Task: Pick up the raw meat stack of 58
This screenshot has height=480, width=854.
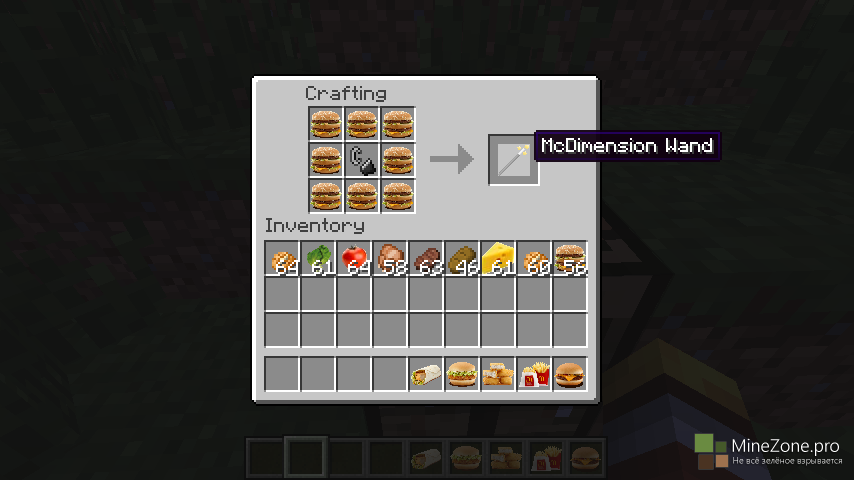Action: tap(390, 258)
